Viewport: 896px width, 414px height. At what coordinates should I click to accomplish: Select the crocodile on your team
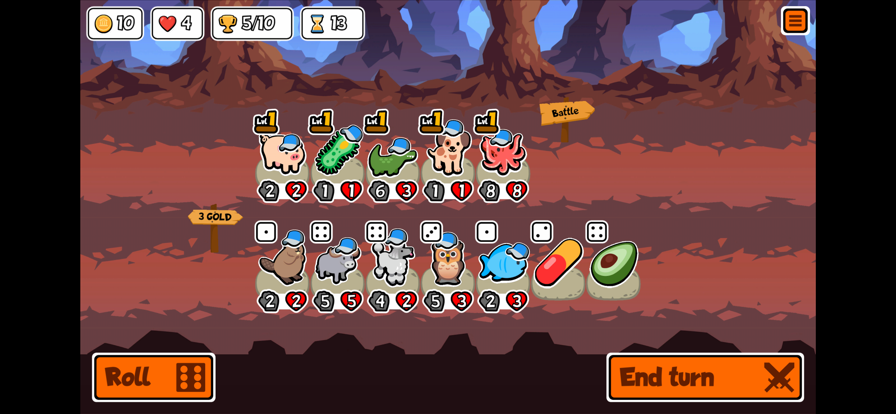pos(392,157)
